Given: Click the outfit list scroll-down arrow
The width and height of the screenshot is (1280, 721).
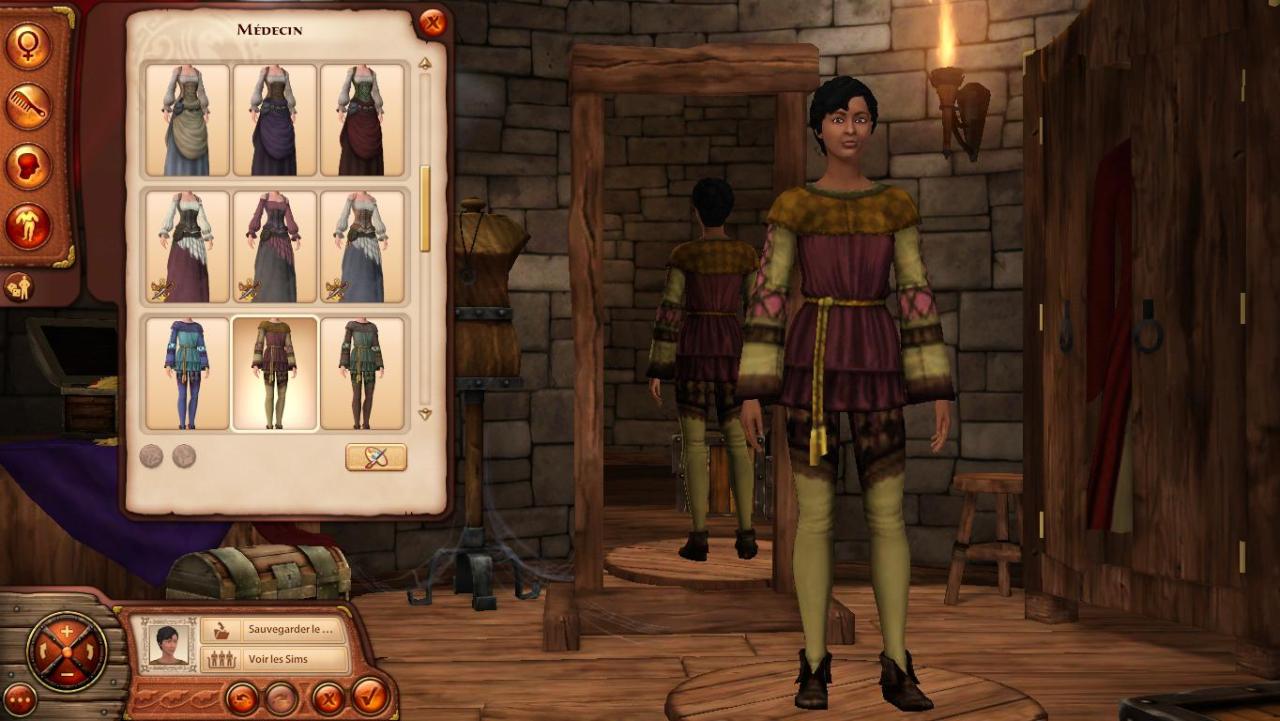Looking at the screenshot, I should pos(425,414).
